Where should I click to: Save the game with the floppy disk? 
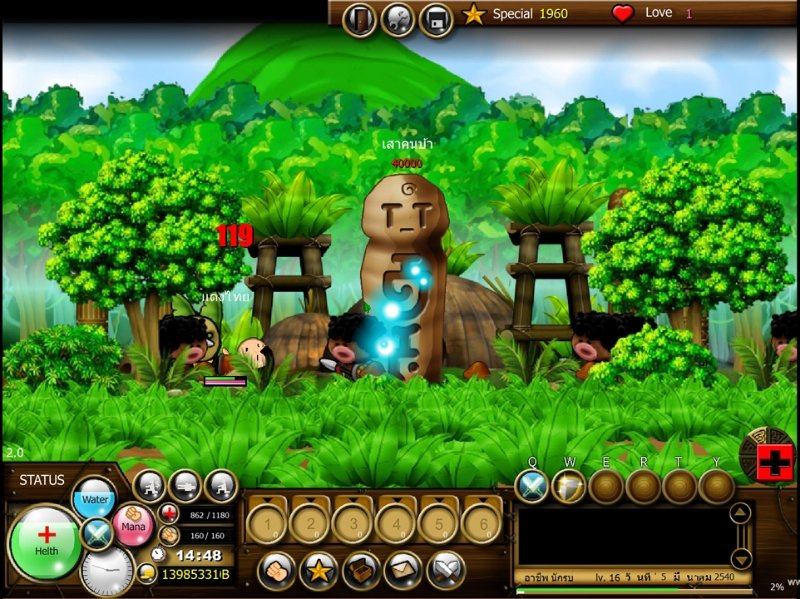coord(436,18)
